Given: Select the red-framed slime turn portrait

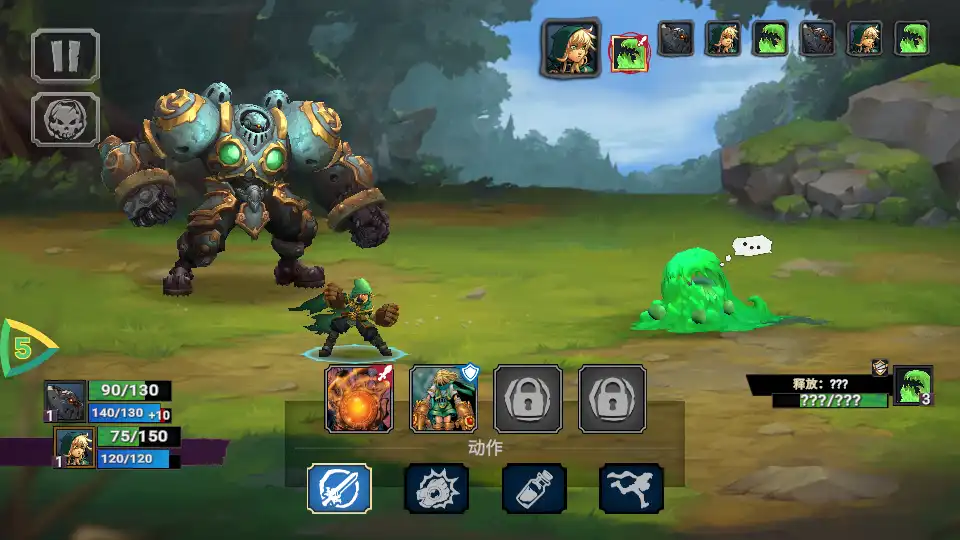Looking at the screenshot, I should click(628, 53).
